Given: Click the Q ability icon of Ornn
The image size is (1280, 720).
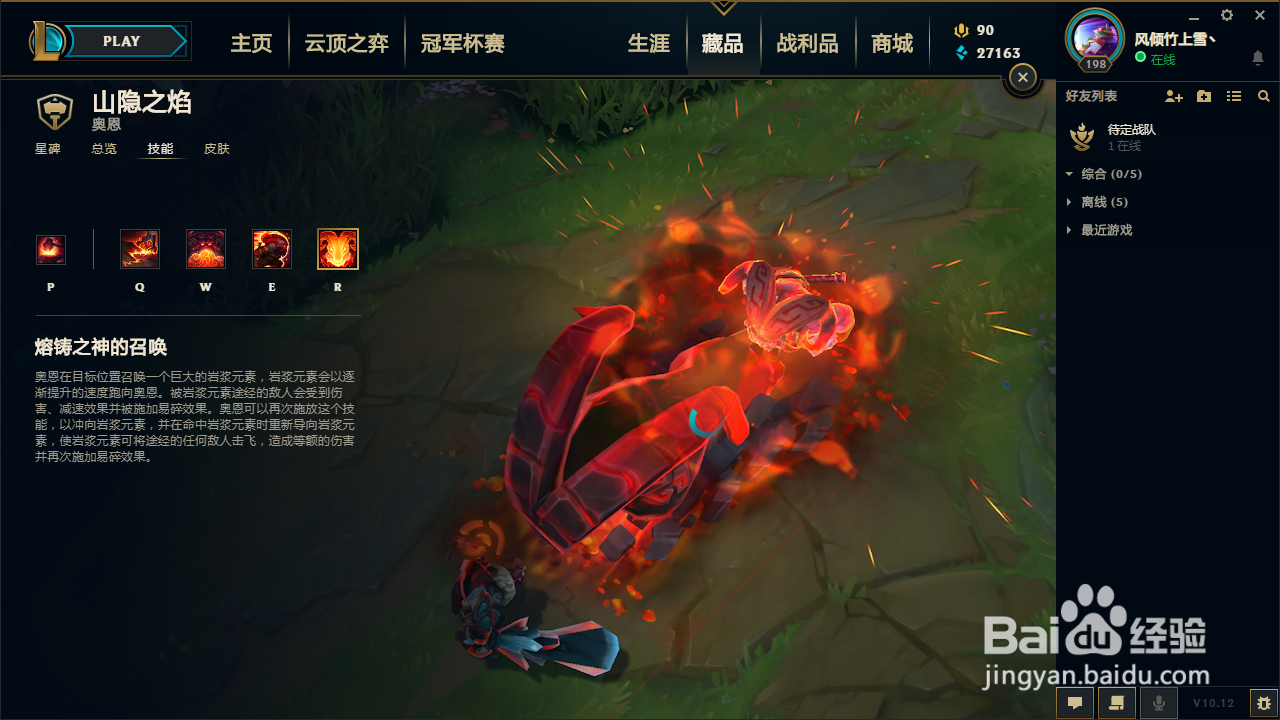Looking at the screenshot, I should [x=139, y=248].
